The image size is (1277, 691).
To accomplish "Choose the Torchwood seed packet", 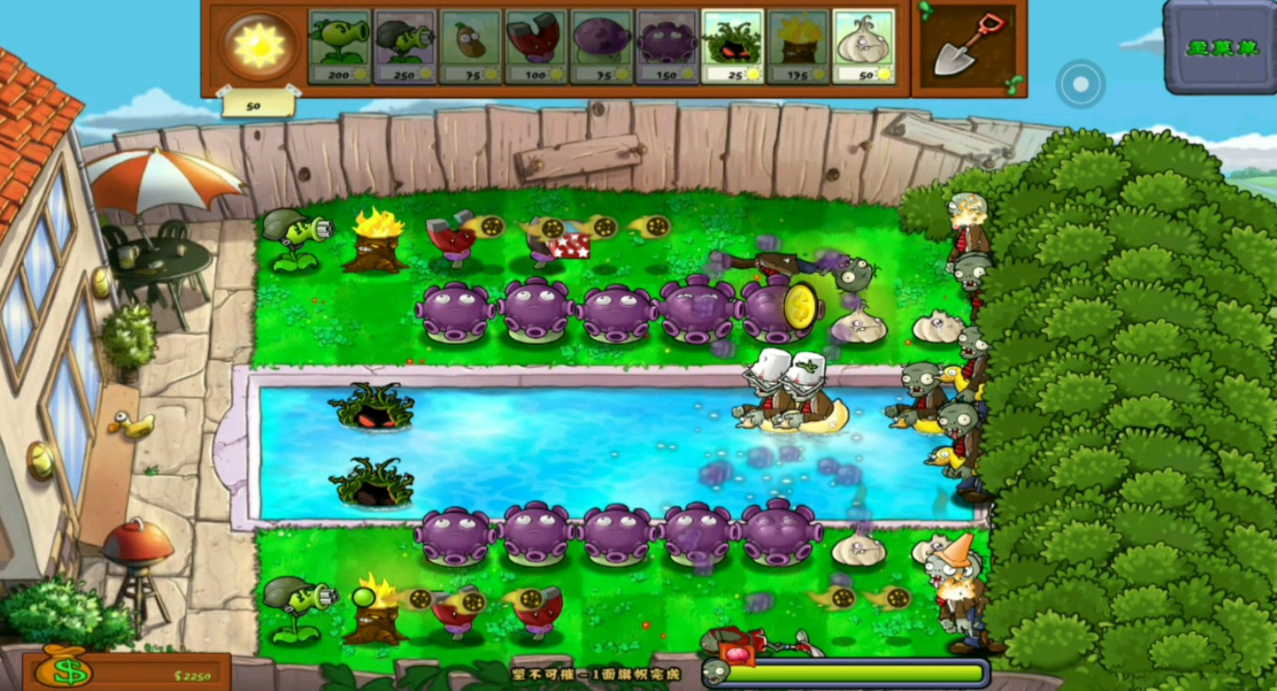I will point(798,46).
